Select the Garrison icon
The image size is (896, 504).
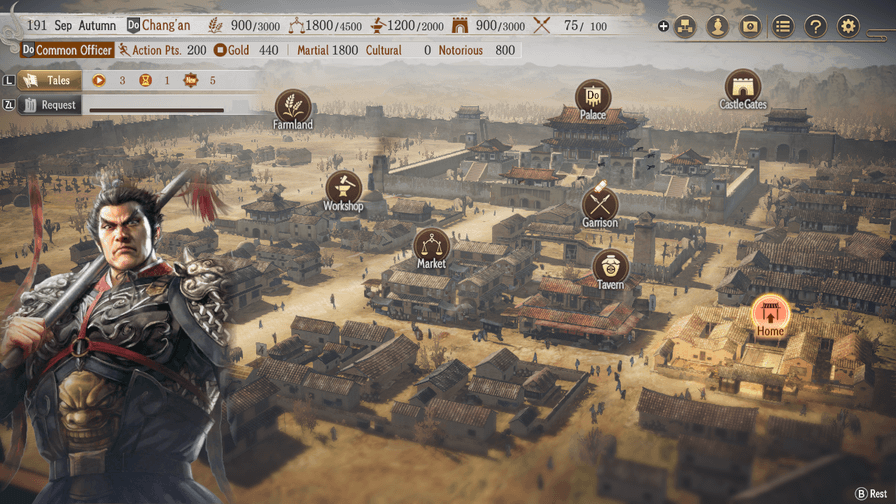(600, 203)
